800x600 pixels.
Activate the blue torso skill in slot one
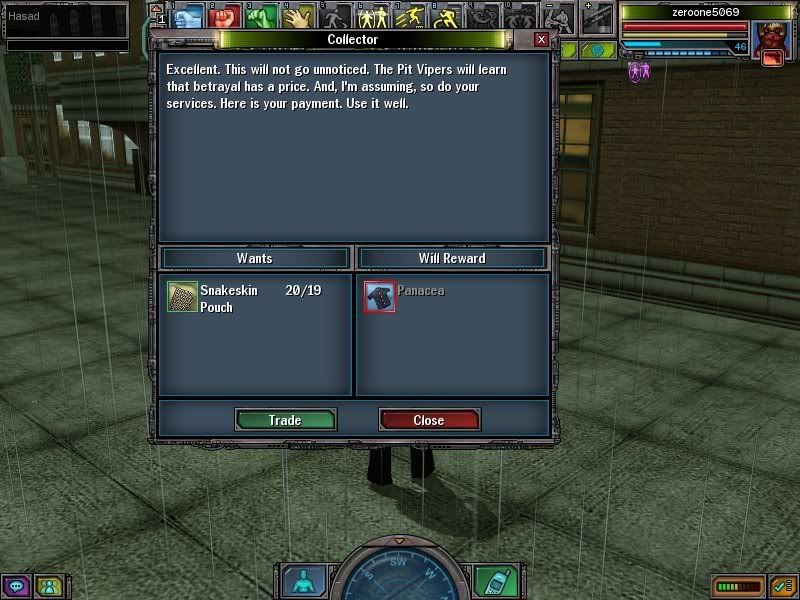click(190, 15)
